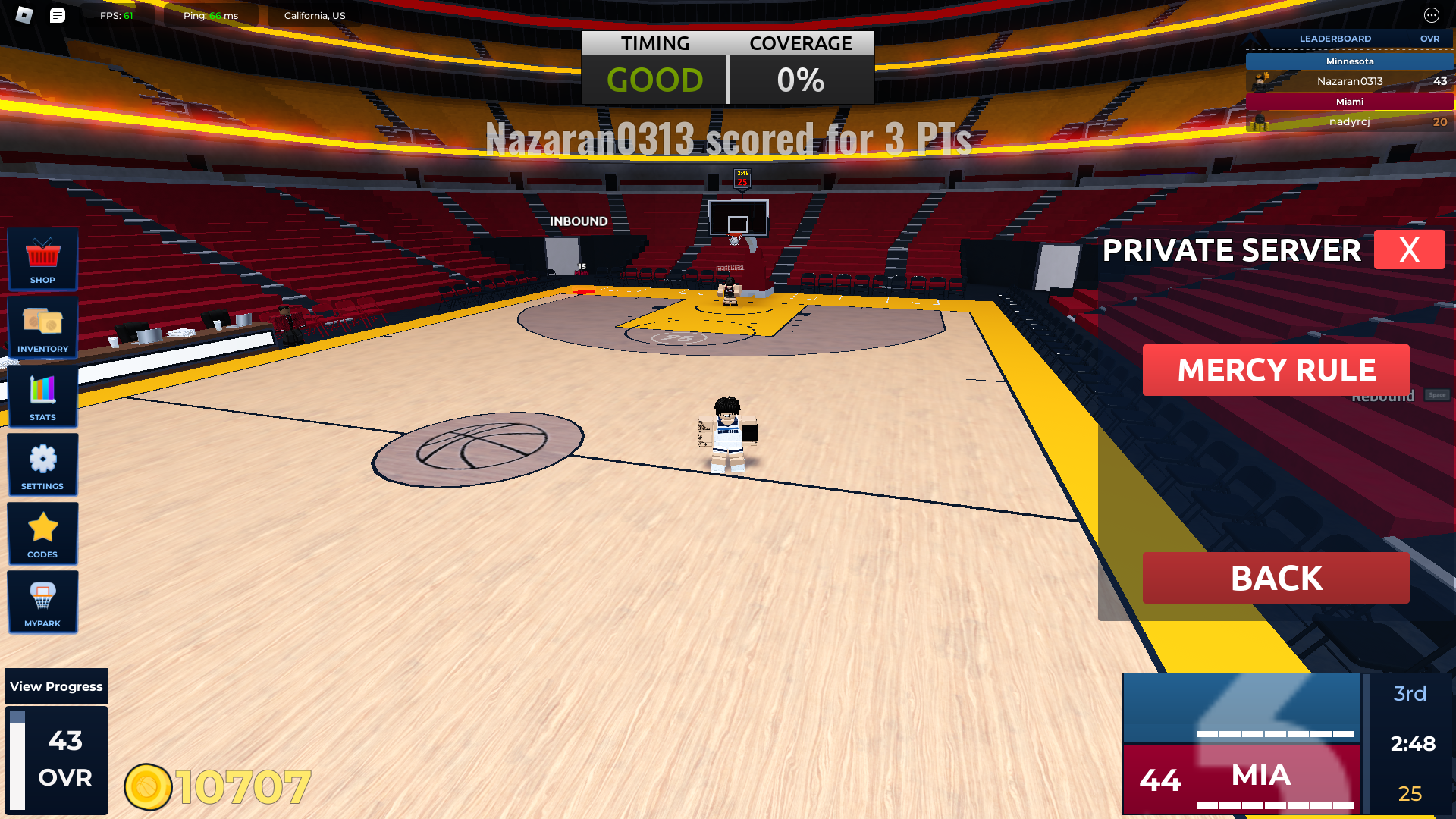Select Nazaran0313 in the leaderboard
Image resolution: width=1456 pixels, height=819 pixels.
1350,81
